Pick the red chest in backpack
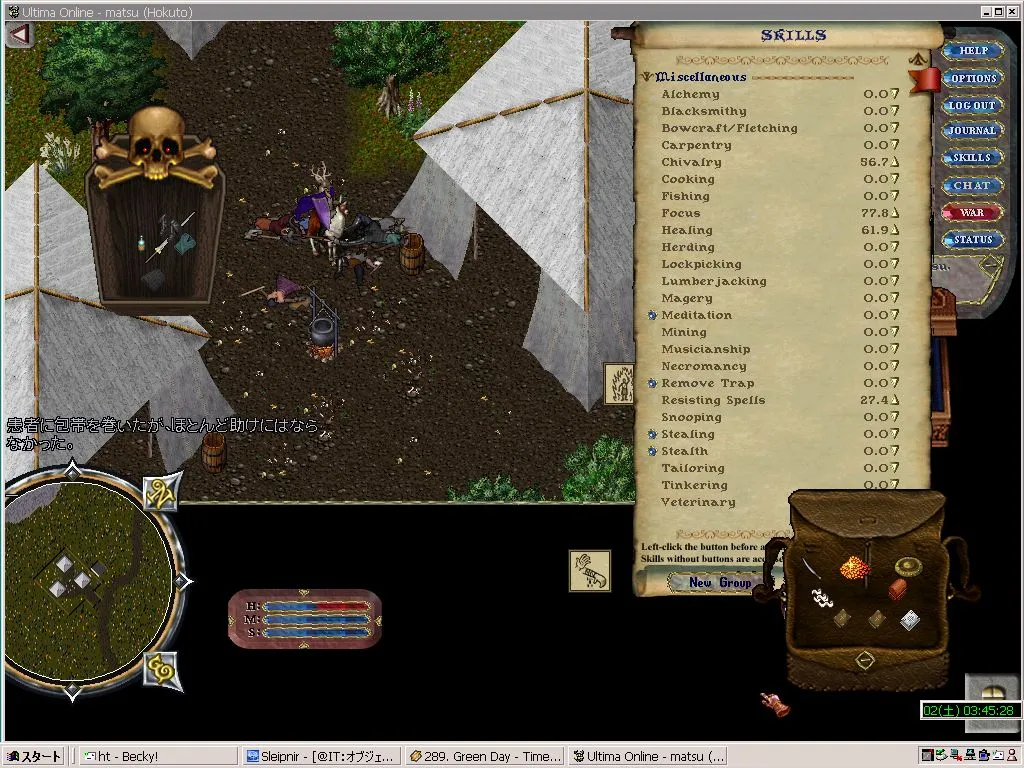Image resolution: width=1024 pixels, height=768 pixels. point(897,589)
